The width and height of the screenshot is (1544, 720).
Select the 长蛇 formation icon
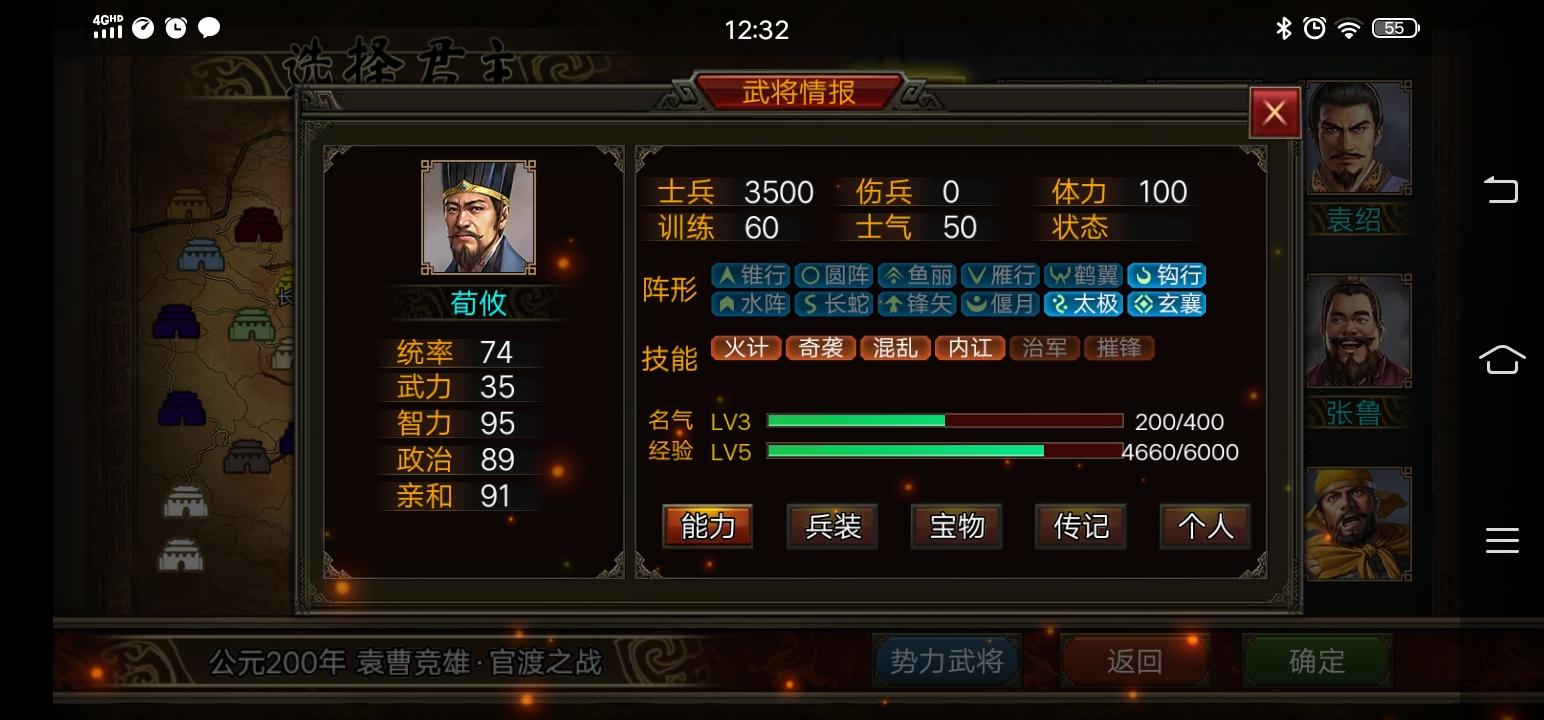point(832,305)
